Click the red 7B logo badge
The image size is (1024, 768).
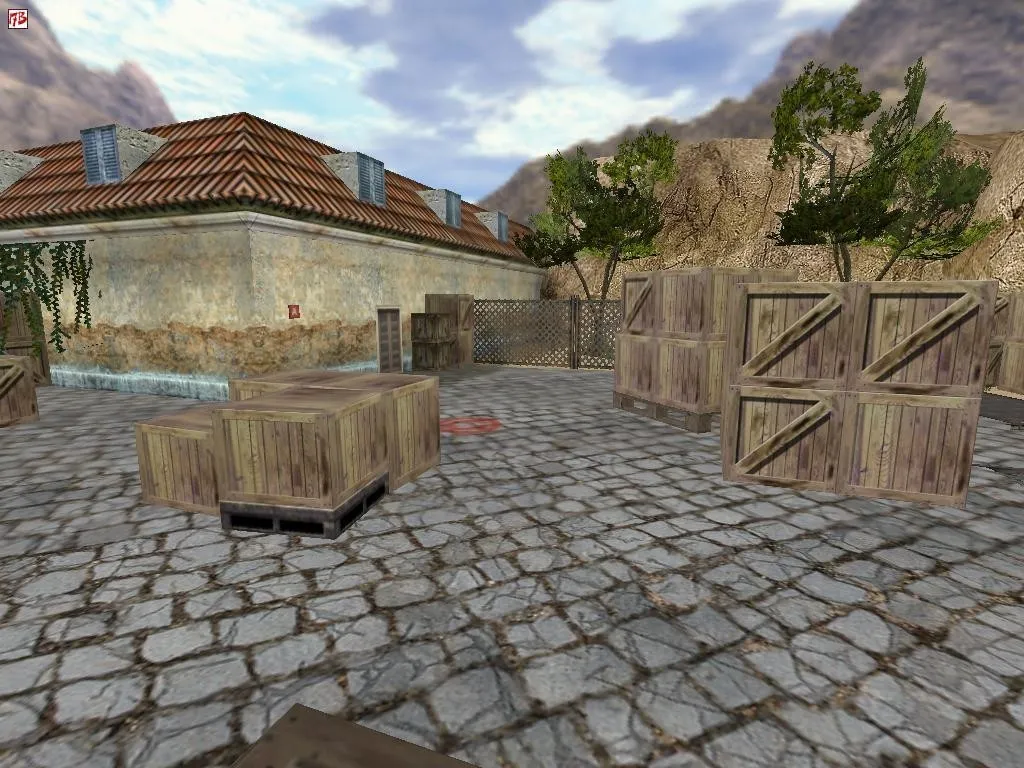coord(18,18)
